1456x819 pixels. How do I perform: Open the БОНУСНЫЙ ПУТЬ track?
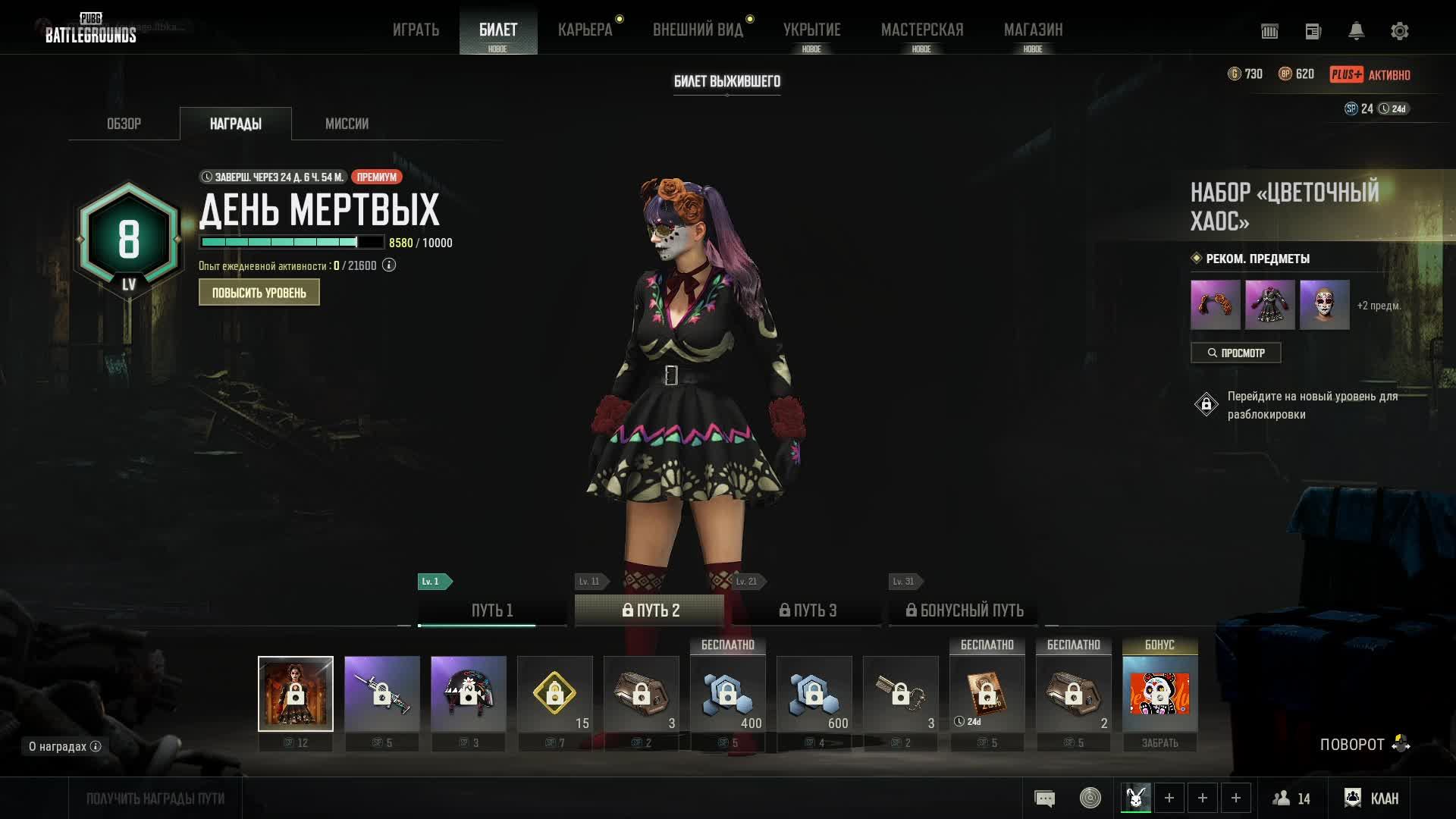(x=964, y=610)
